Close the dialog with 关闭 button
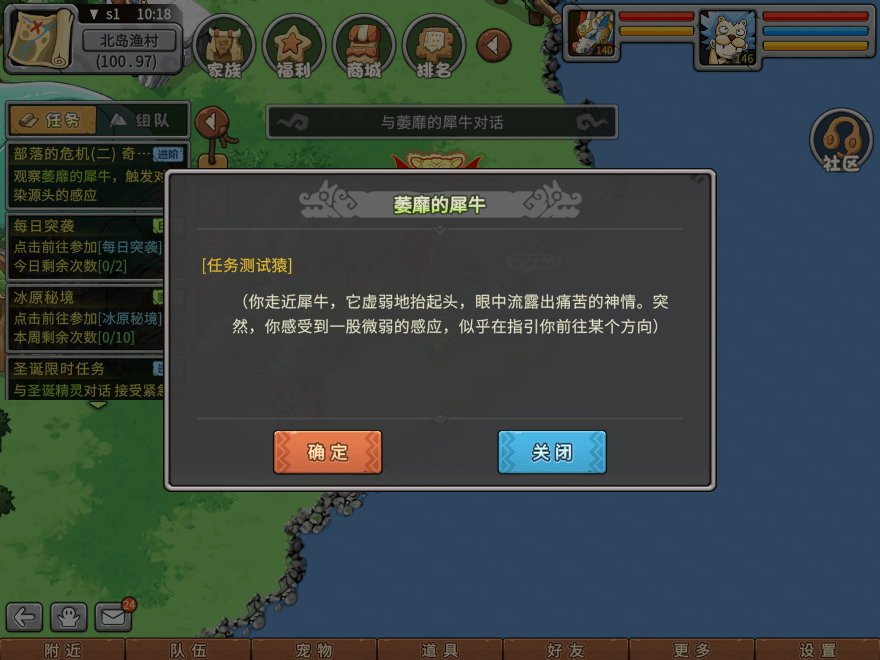Image resolution: width=880 pixels, height=660 pixels. tap(552, 452)
